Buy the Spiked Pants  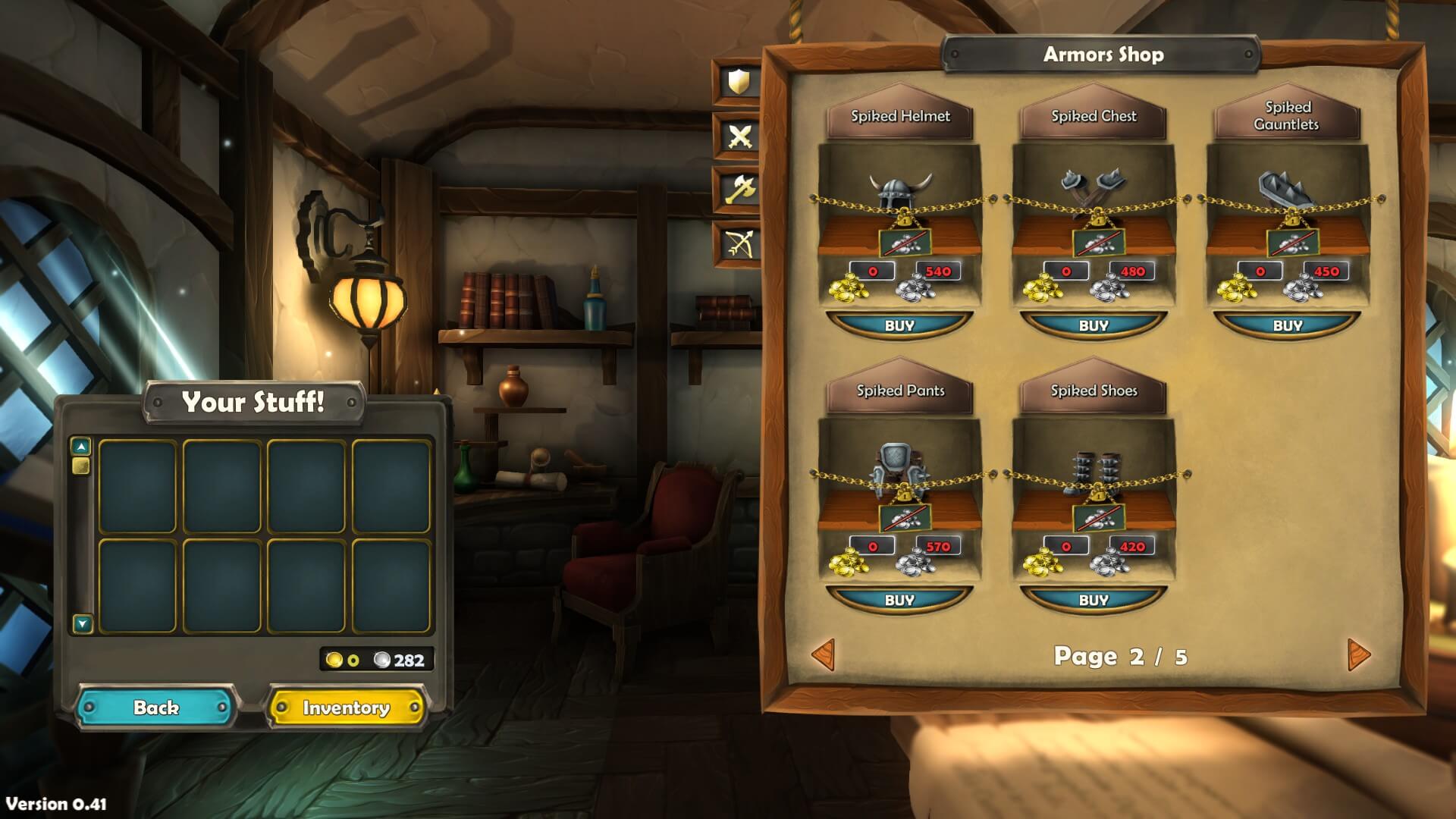coord(899,600)
